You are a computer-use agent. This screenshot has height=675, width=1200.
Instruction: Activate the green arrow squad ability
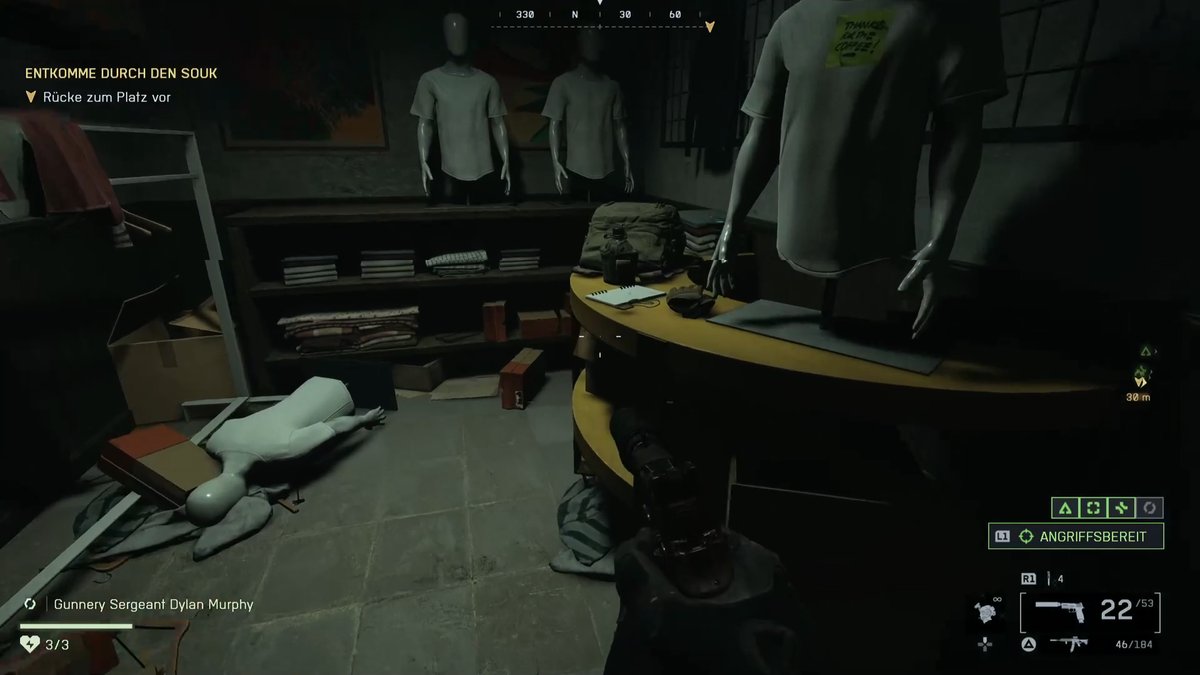coord(1064,508)
